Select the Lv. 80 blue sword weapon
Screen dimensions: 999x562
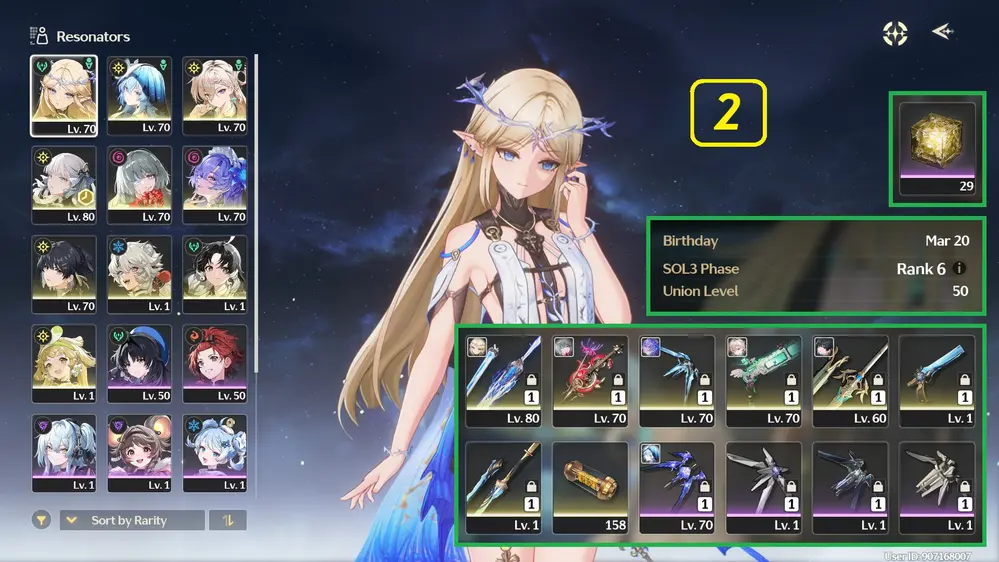503,379
